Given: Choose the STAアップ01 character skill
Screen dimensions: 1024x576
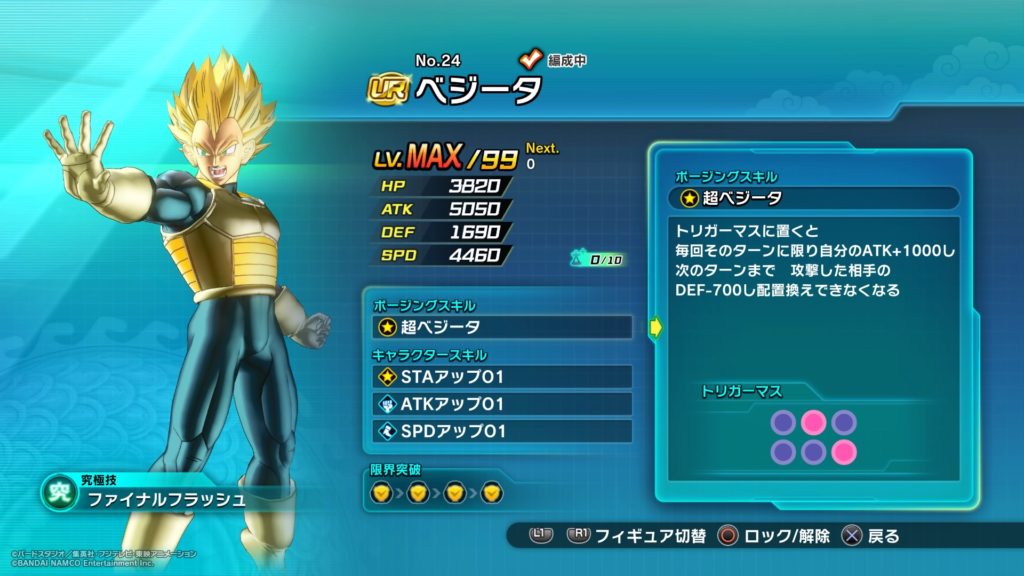Looking at the screenshot, I should [502, 377].
